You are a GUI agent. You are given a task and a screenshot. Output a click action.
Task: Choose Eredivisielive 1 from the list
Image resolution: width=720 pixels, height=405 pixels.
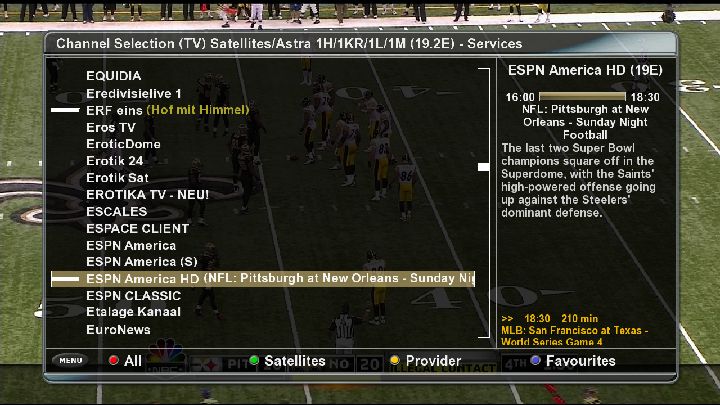tap(134, 92)
